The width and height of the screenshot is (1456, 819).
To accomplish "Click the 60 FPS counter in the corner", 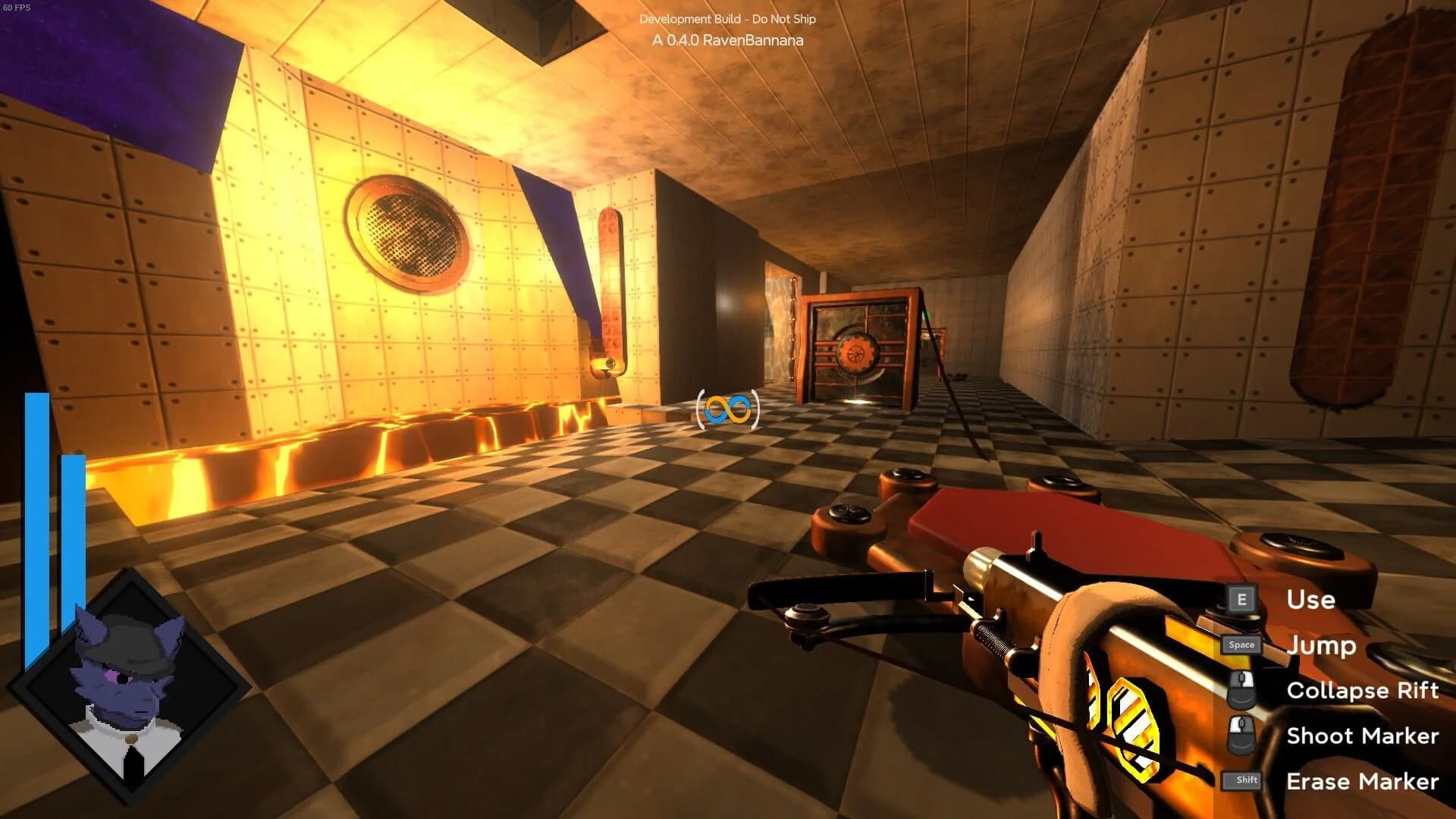I will (x=17, y=8).
